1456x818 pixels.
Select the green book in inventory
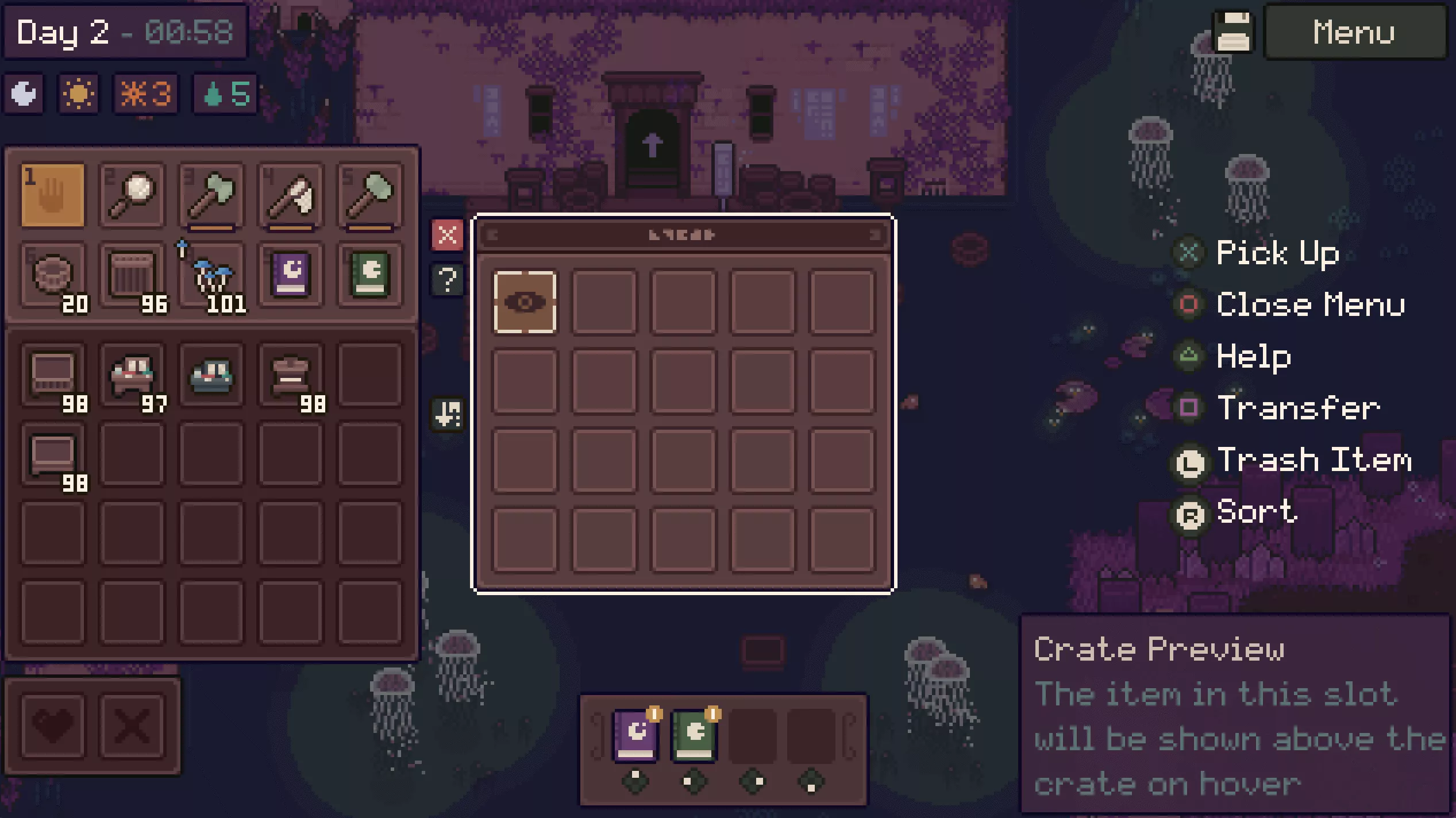click(x=370, y=275)
